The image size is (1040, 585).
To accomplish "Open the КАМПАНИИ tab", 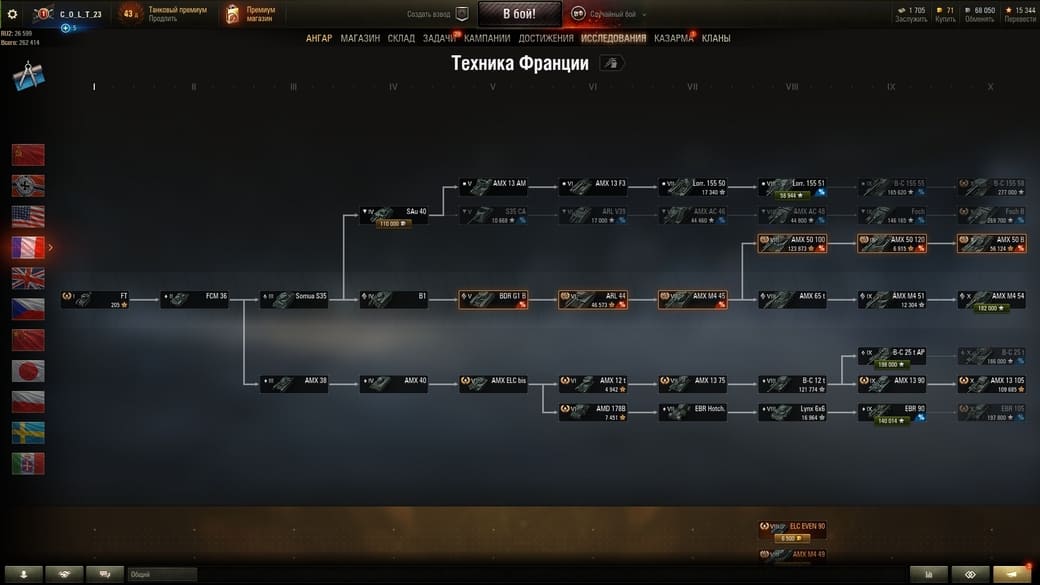I will coord(487,38).
